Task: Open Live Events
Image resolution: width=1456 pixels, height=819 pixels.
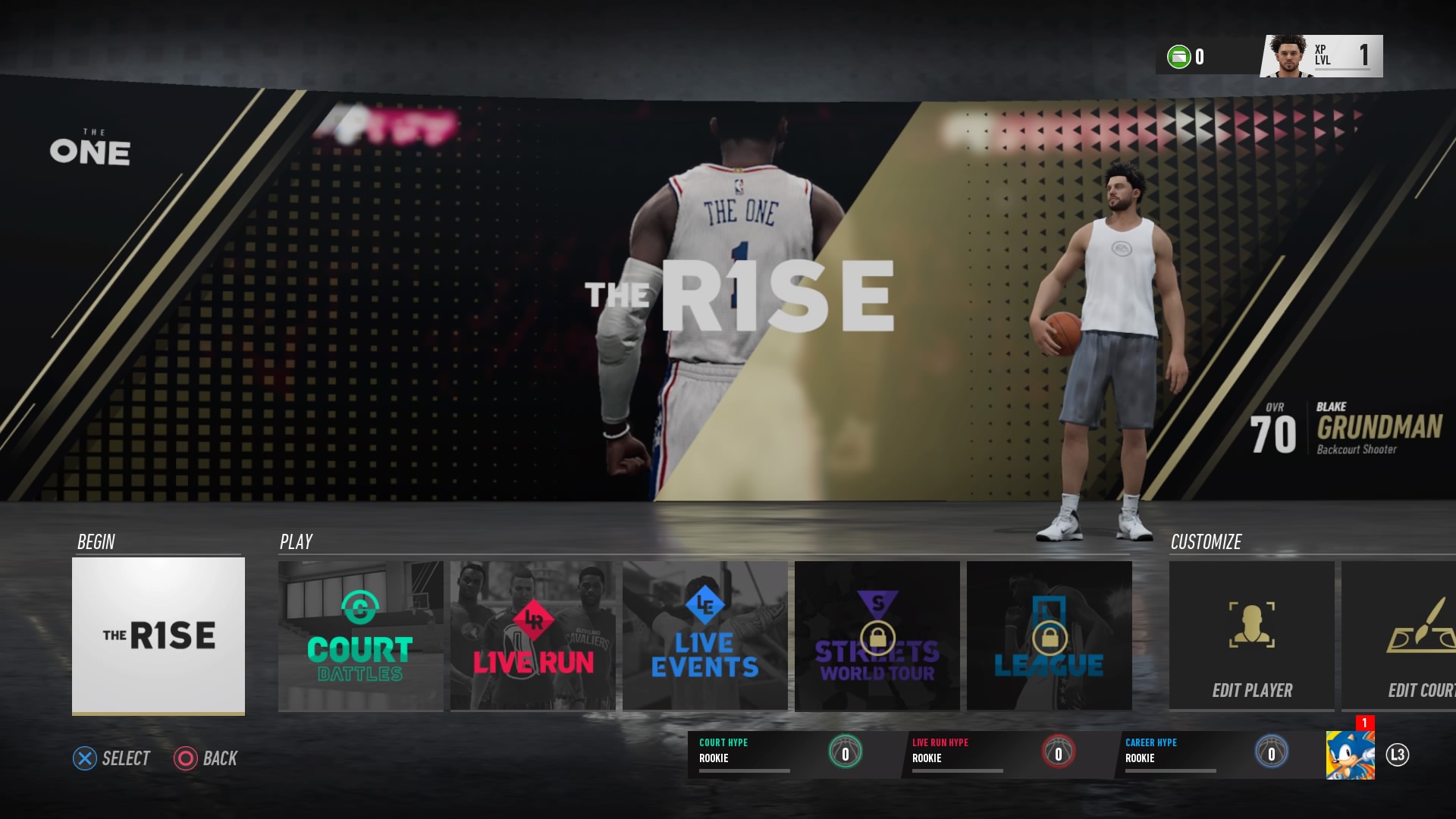Action: (704, 635)
